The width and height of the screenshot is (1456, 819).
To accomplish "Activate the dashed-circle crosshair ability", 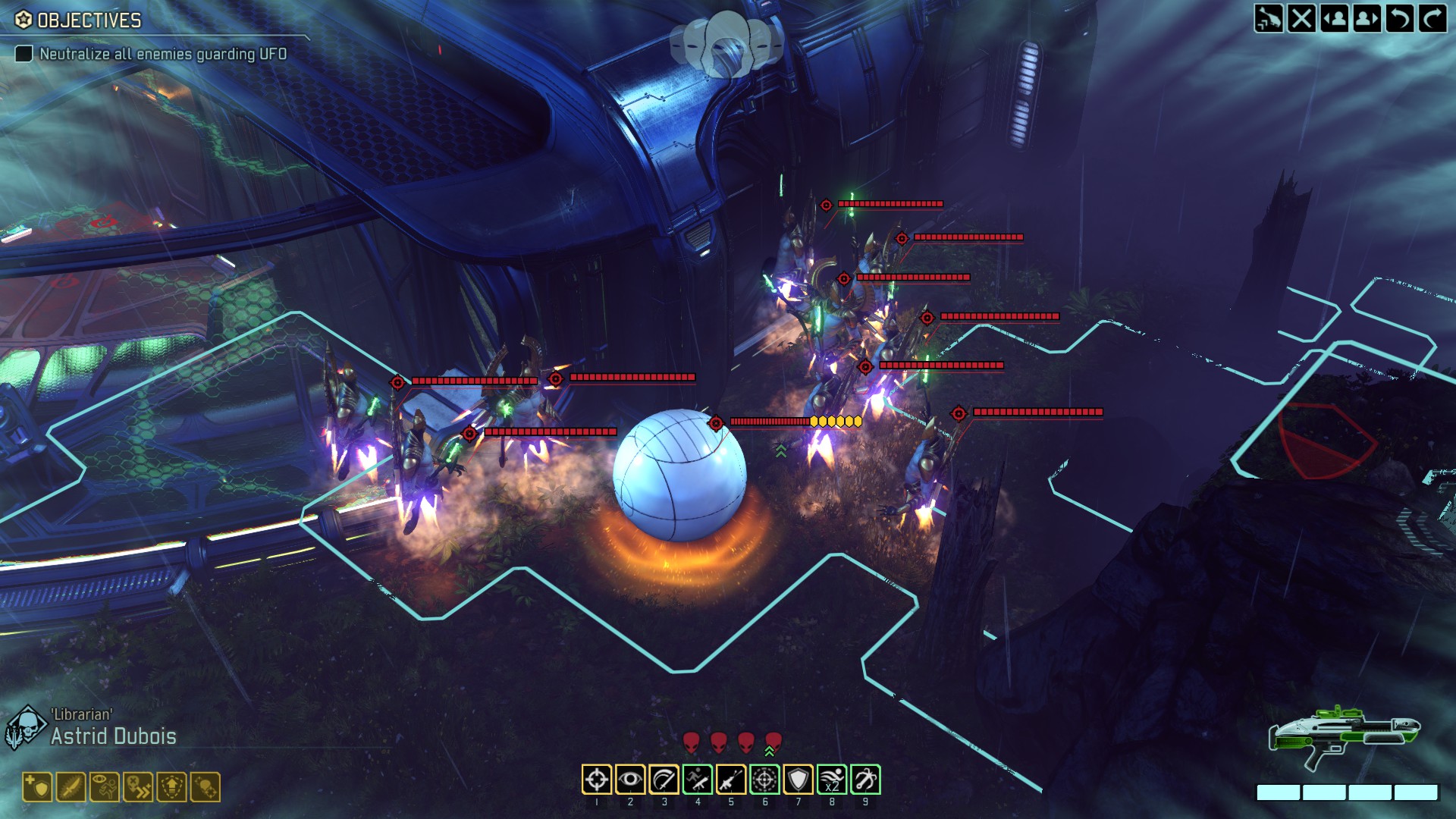I will click(x=764, y=780).
